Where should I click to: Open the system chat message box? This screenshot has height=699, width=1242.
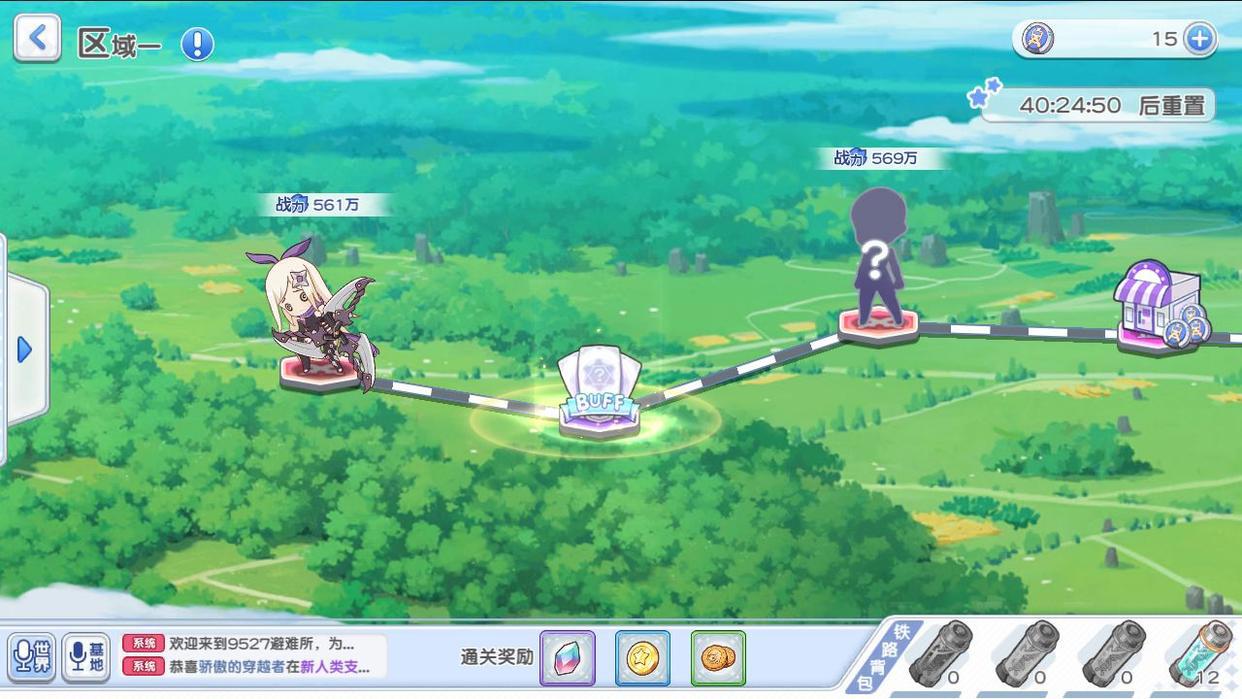(254, 655)
